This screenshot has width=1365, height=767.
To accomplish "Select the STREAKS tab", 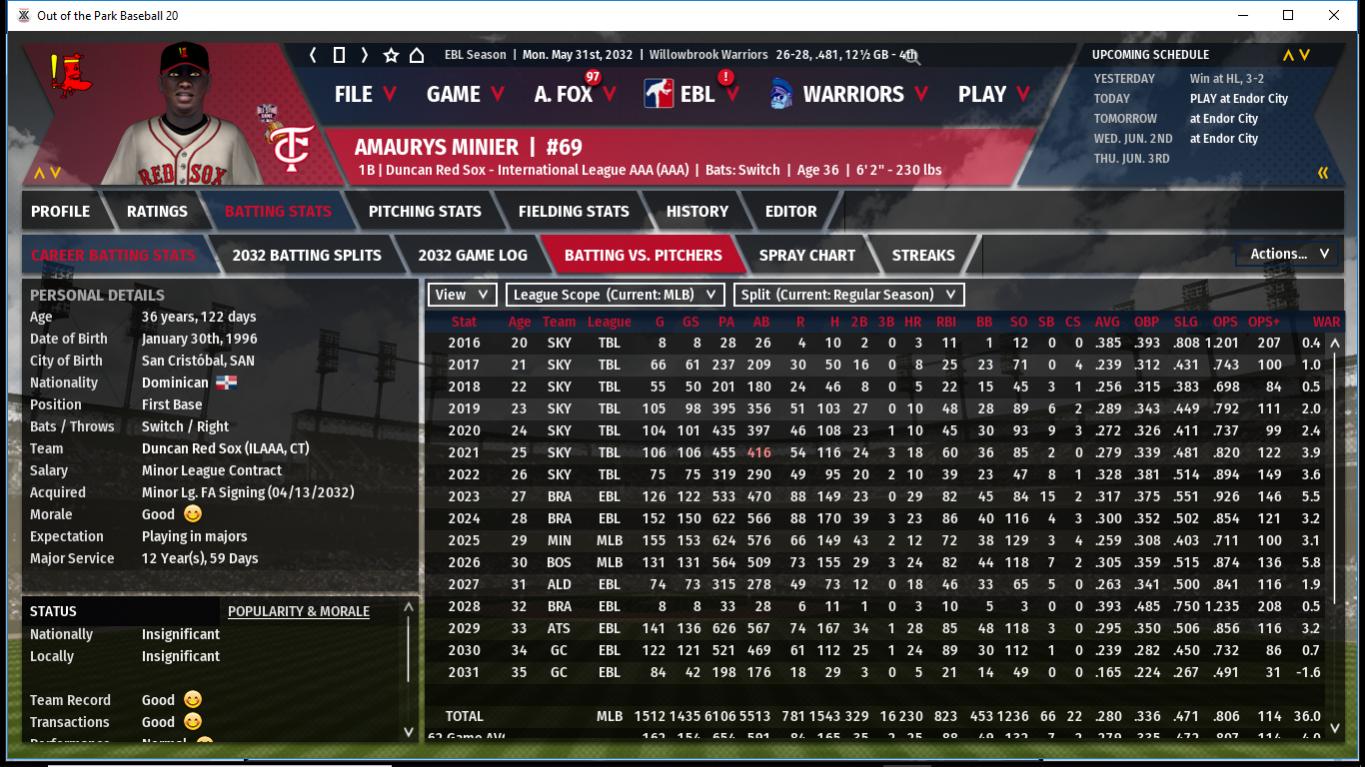I will coord(923,255).
